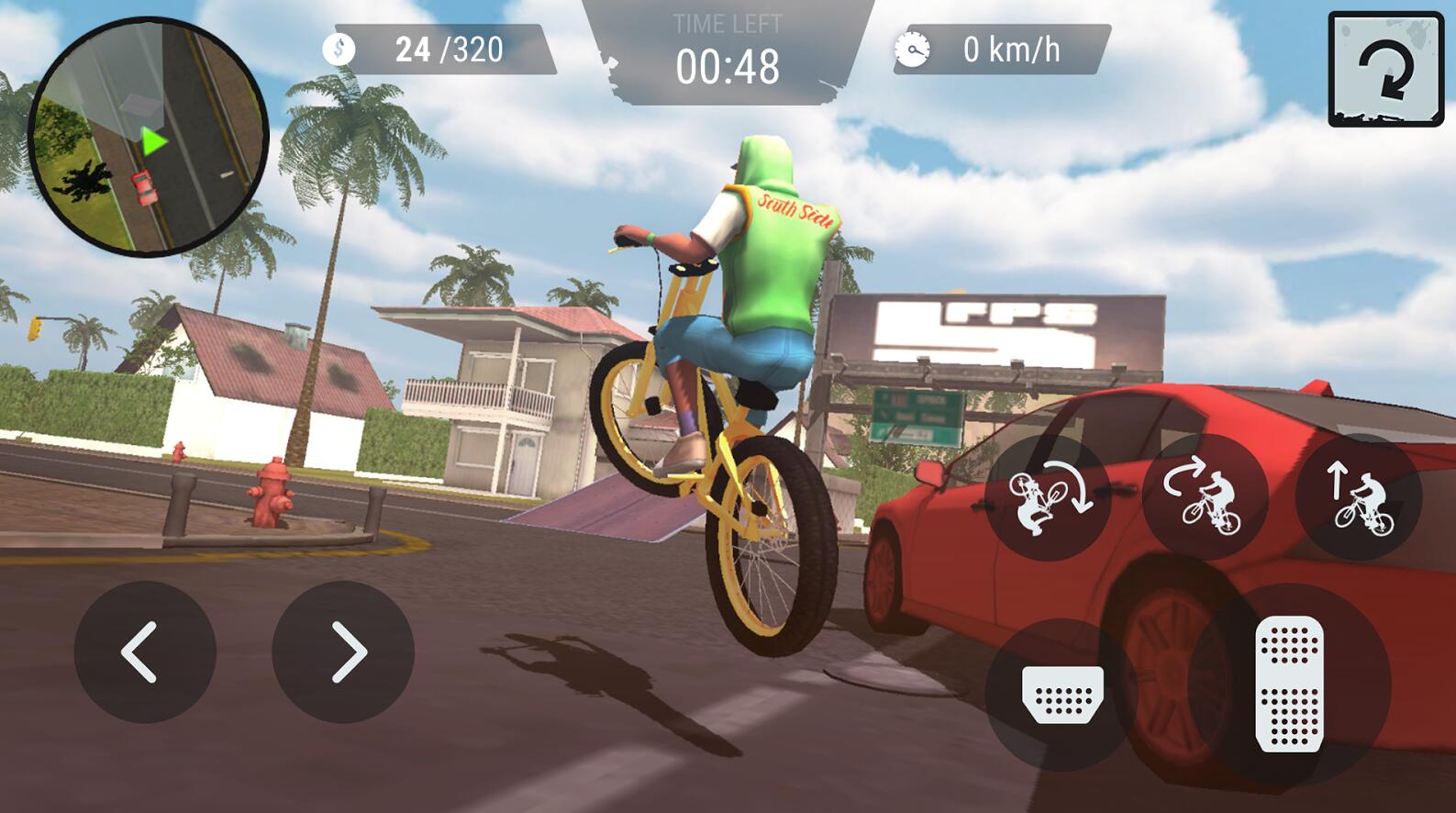
Task: Activate the wheelie trick button
Action: click(x=1205, y=498)
